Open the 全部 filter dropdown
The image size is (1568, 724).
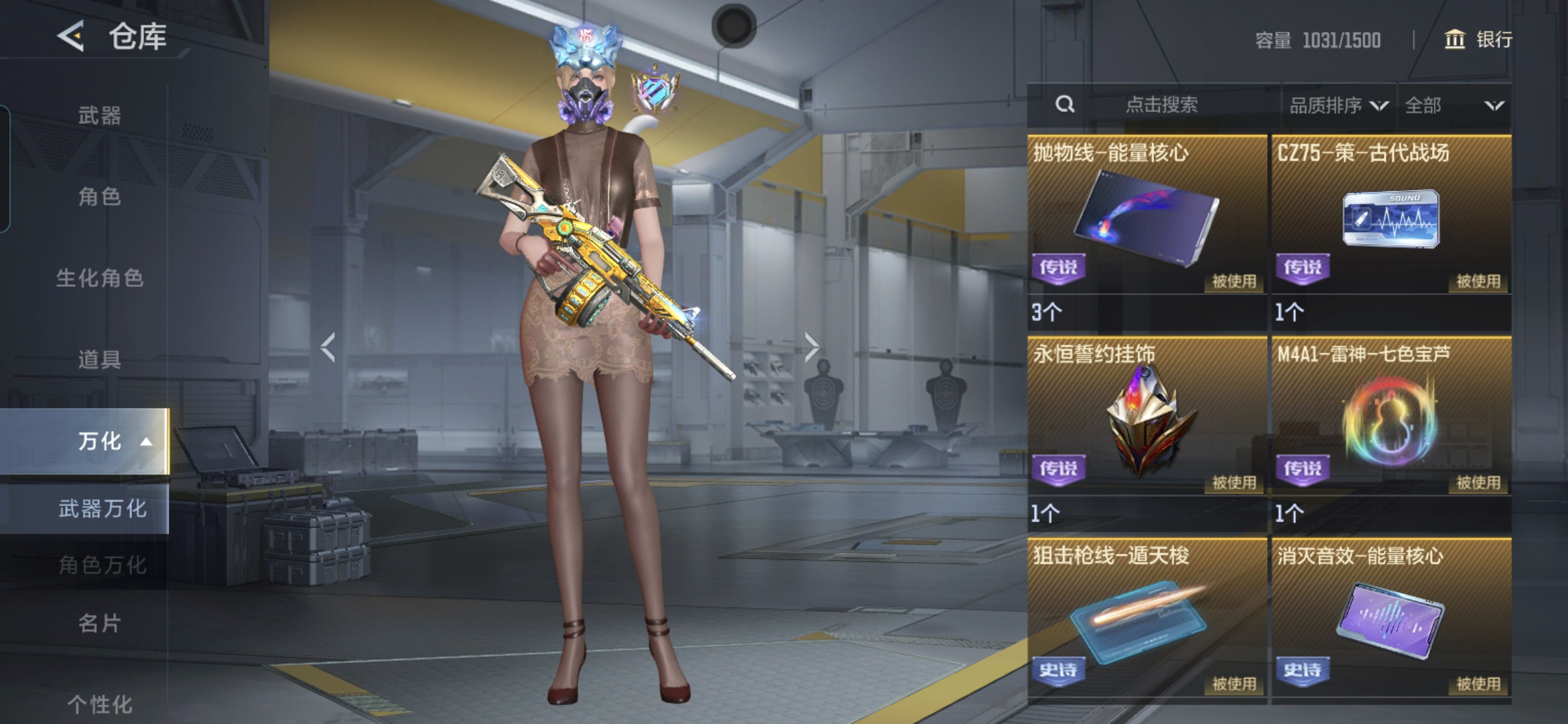1453,105
